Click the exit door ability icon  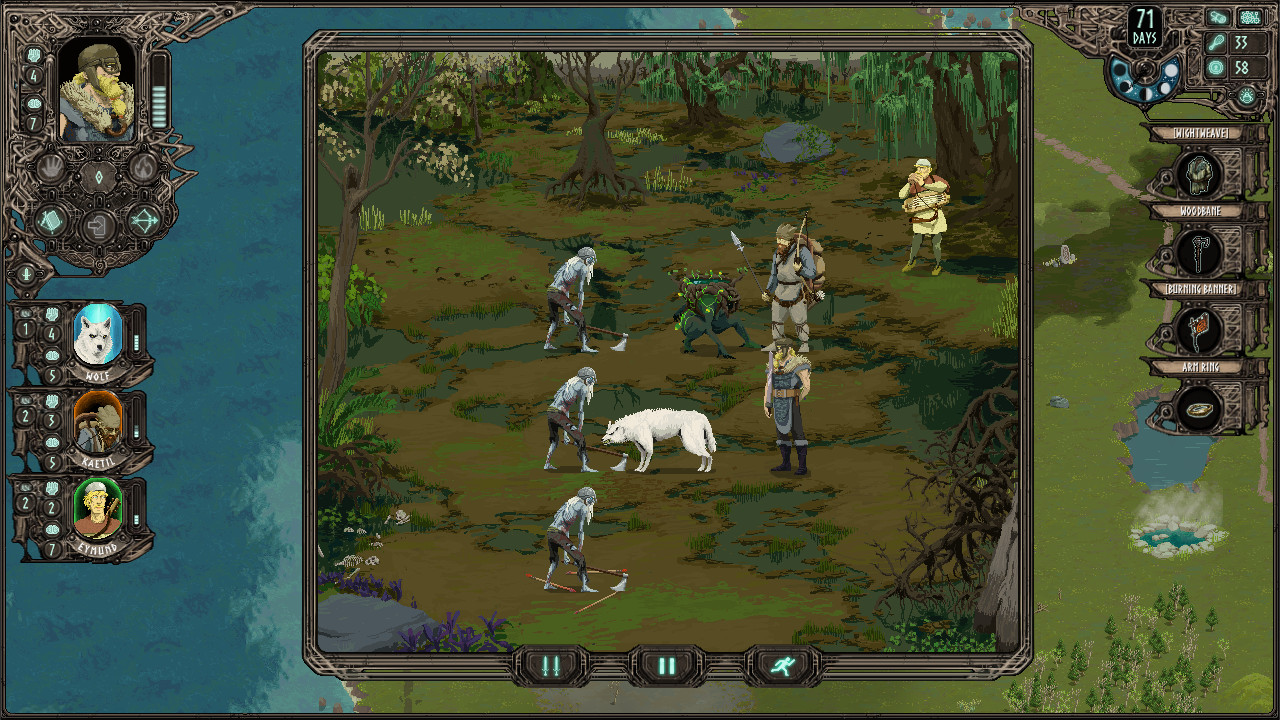[x=97, y=226]
